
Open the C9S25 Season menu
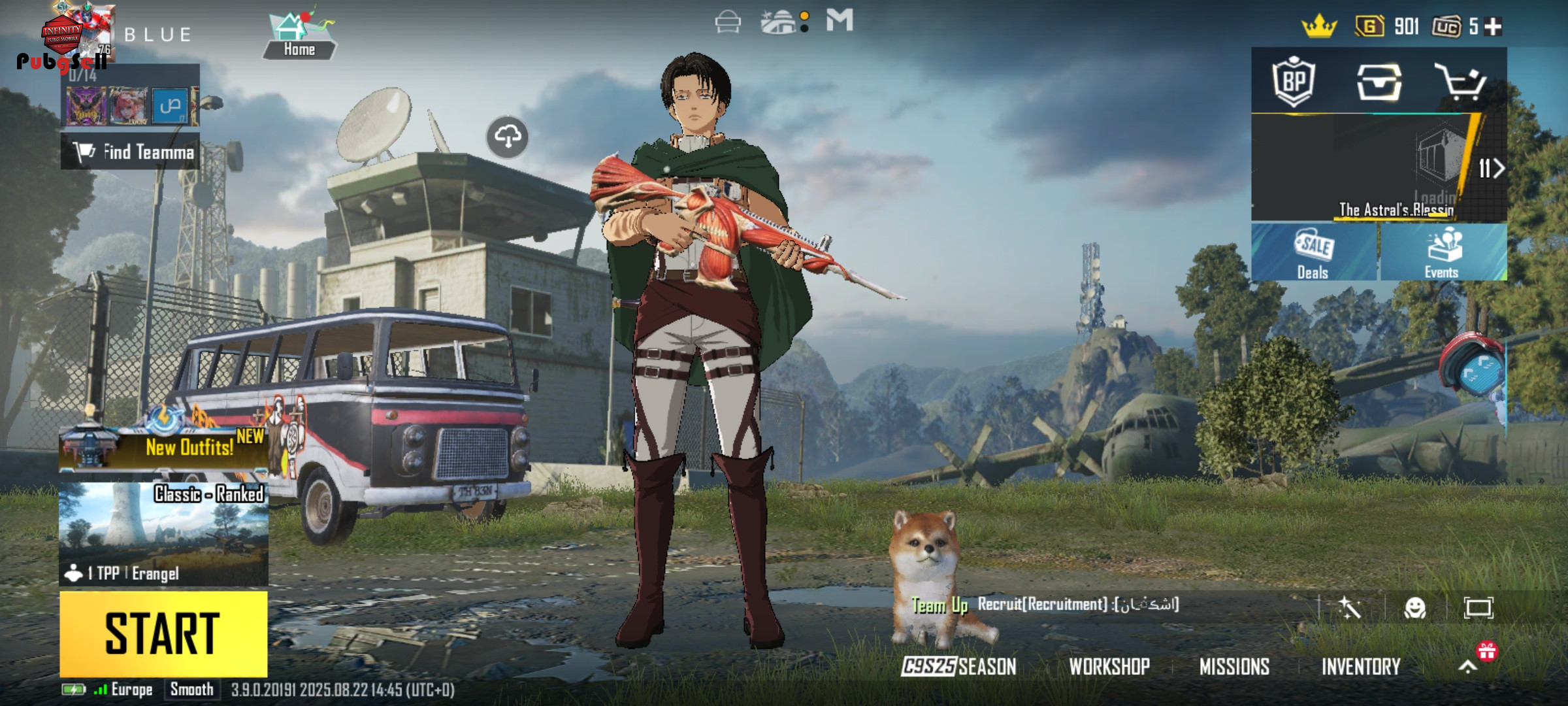click(959, 666)
